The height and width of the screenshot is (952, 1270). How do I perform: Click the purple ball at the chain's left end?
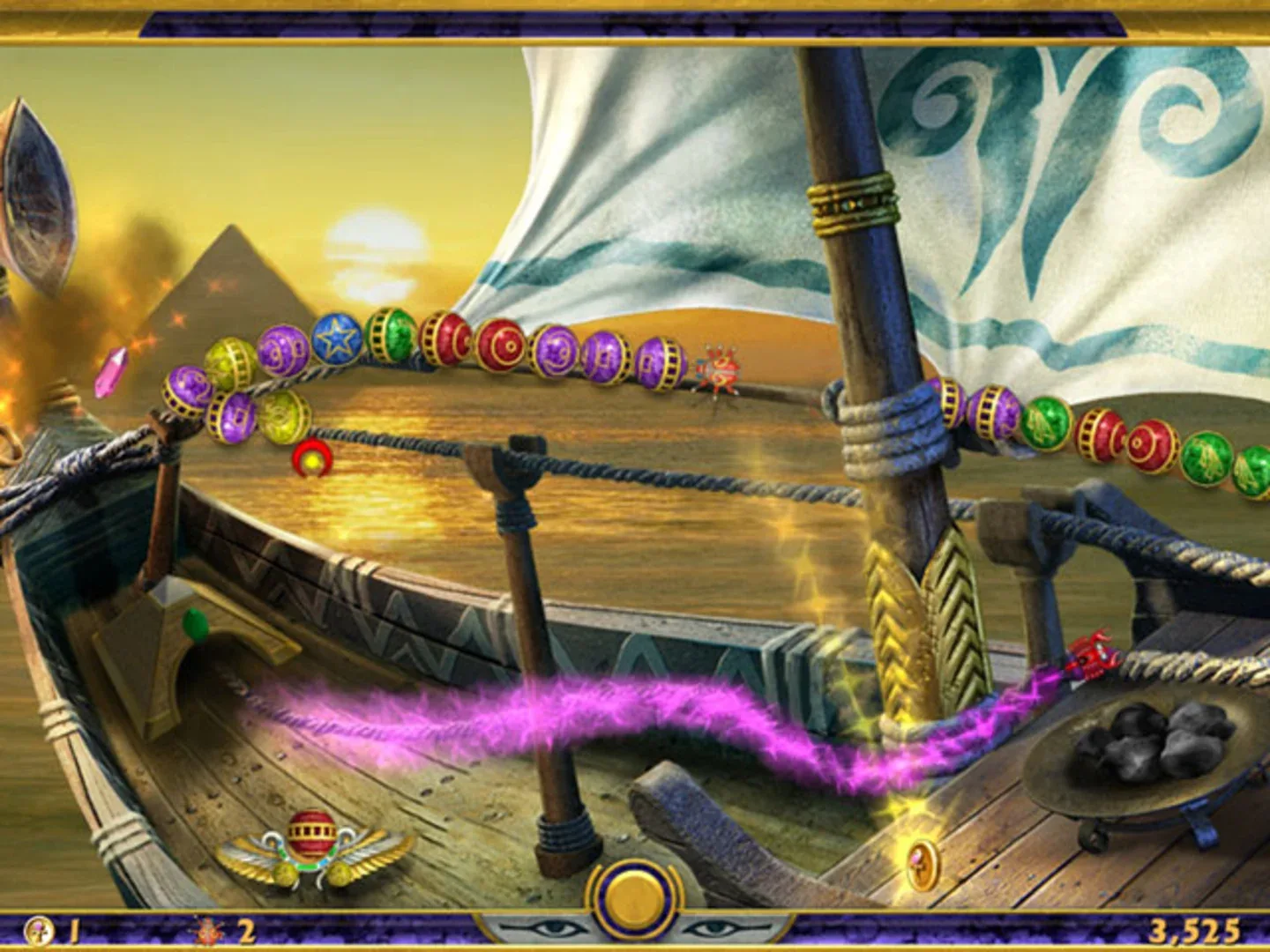click(x=188, y=391)
